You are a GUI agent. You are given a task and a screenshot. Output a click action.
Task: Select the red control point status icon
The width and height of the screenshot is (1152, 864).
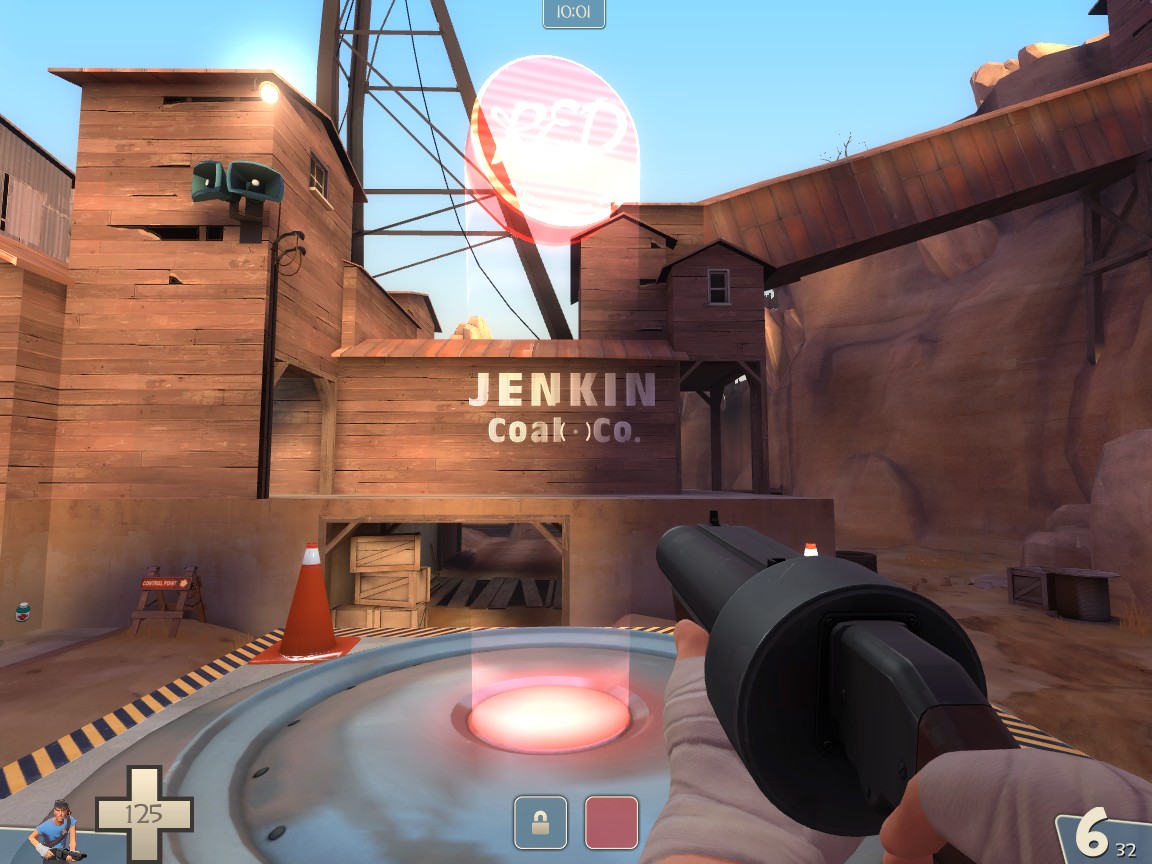611,822
